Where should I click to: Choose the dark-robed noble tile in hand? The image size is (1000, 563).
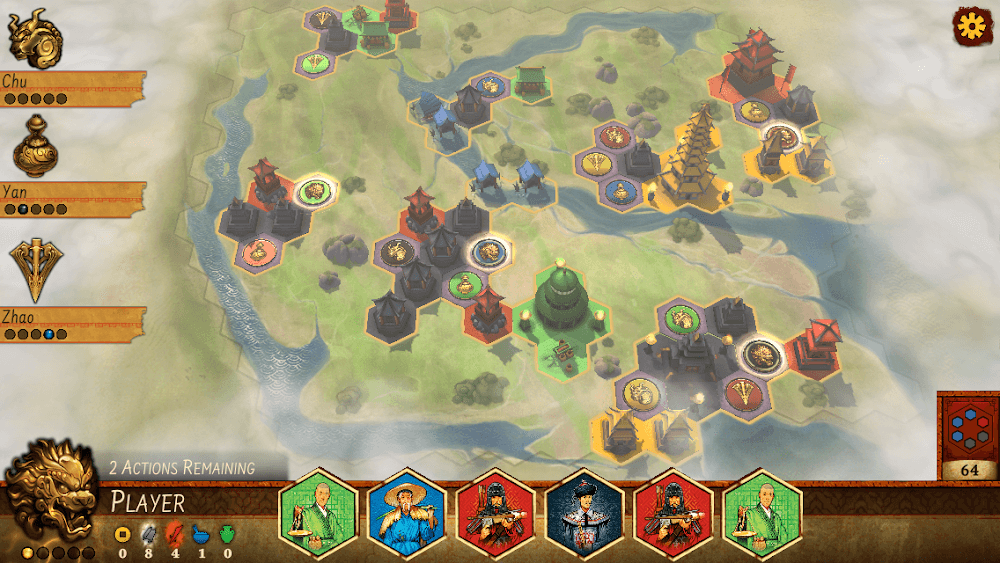click(x=584, y=512)
